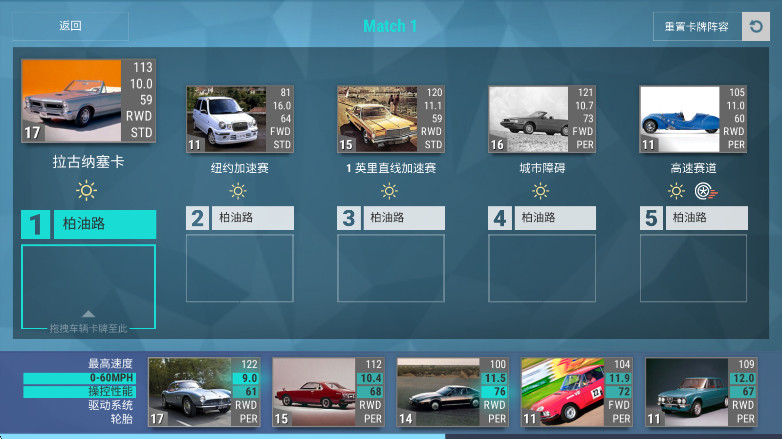This screenshot has height=439, width=782.
Task: Pick the silver coupe card rated 17
Action: click(203, 393)
